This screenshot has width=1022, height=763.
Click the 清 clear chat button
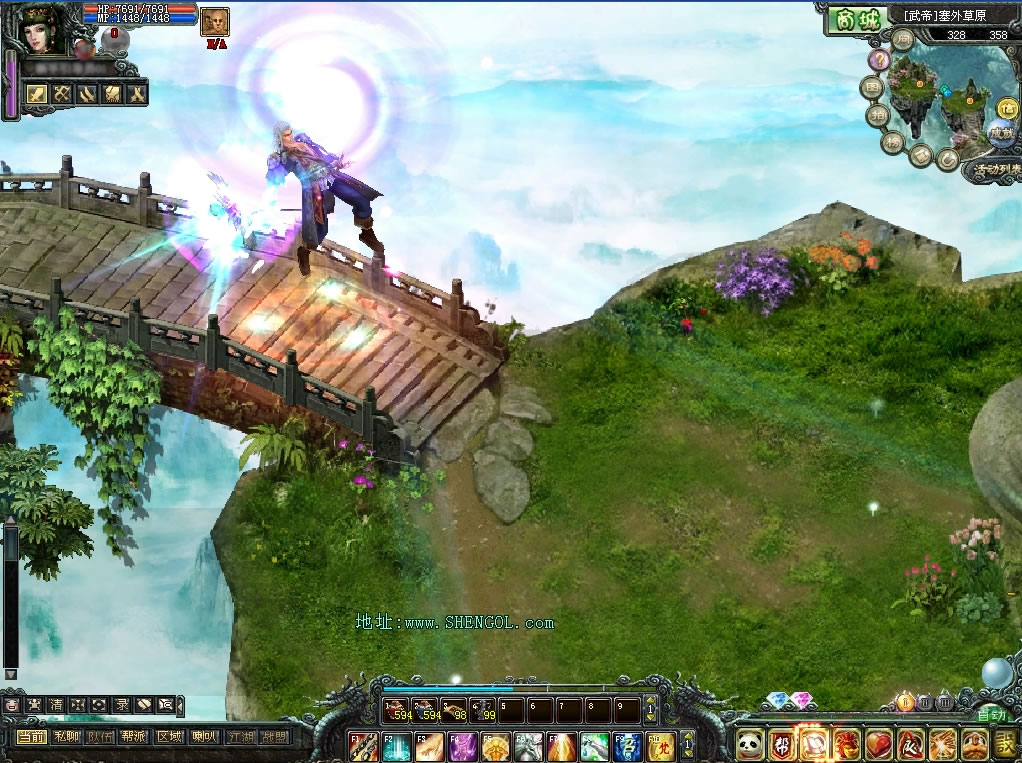(x=56, y=705)
